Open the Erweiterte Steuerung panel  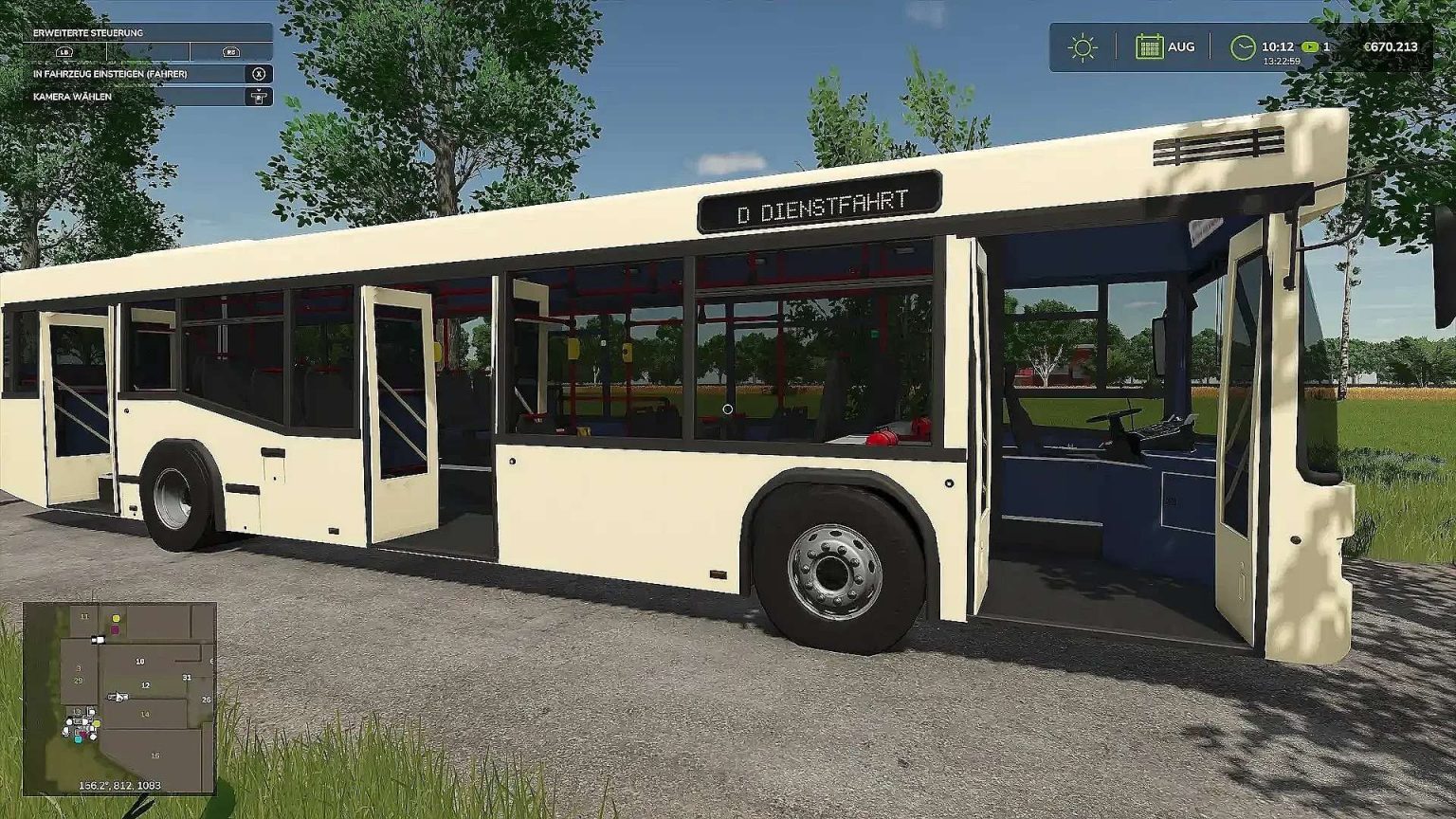click(89, 31)
